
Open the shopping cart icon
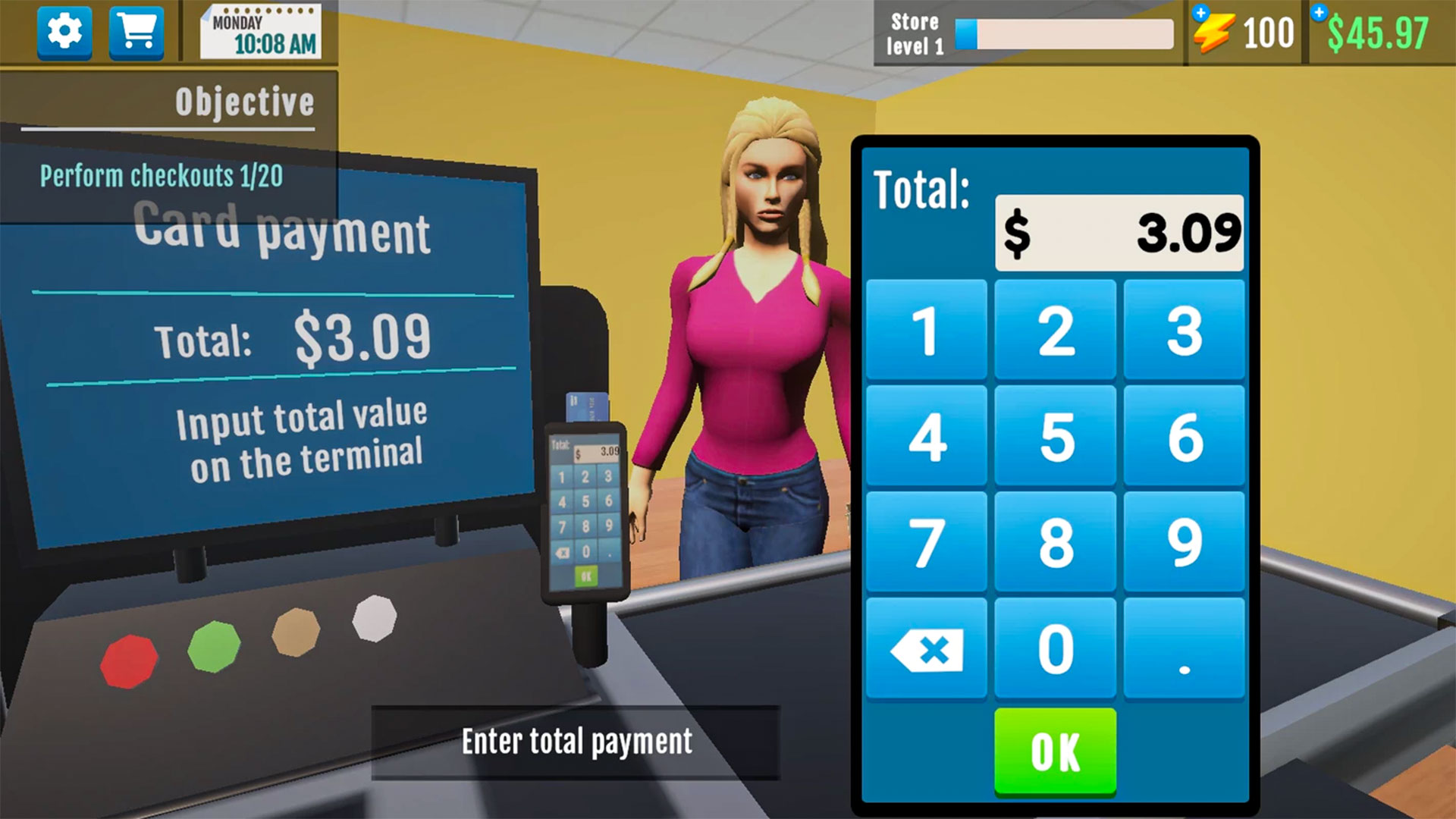[x=135, y=33]
